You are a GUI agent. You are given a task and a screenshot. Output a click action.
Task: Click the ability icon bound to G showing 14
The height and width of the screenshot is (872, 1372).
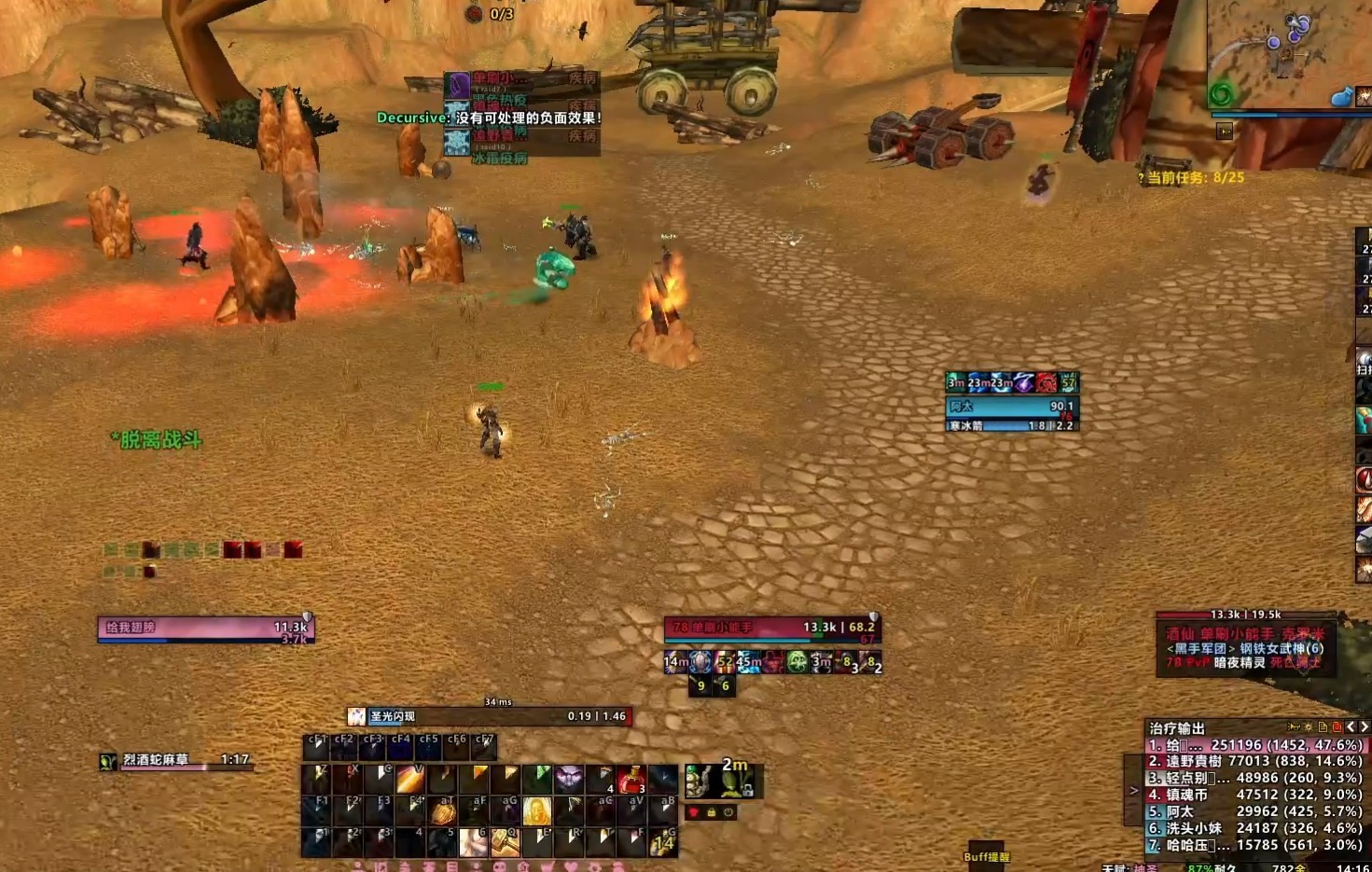663,841
